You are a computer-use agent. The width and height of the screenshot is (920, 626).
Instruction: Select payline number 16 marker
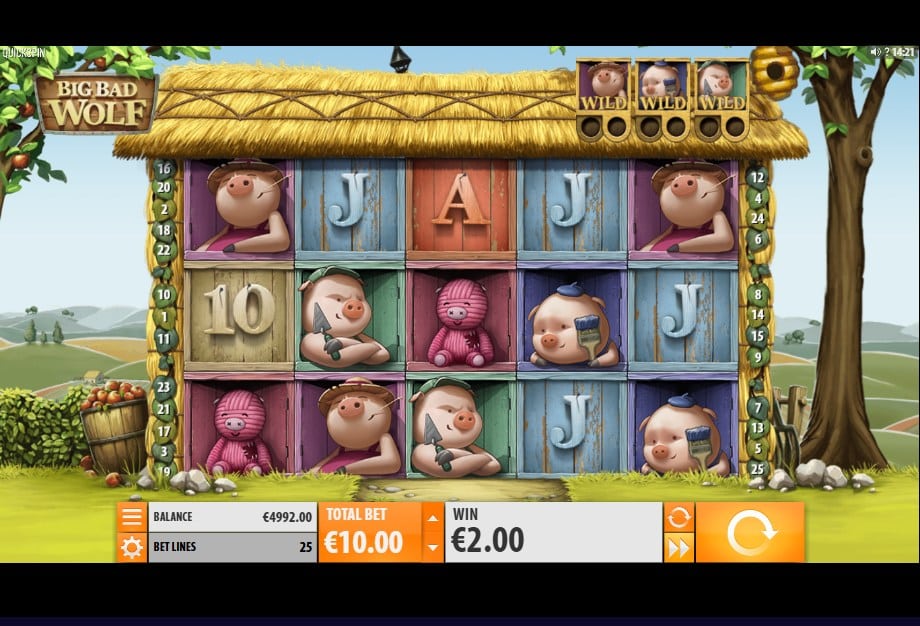coord(164,169)
